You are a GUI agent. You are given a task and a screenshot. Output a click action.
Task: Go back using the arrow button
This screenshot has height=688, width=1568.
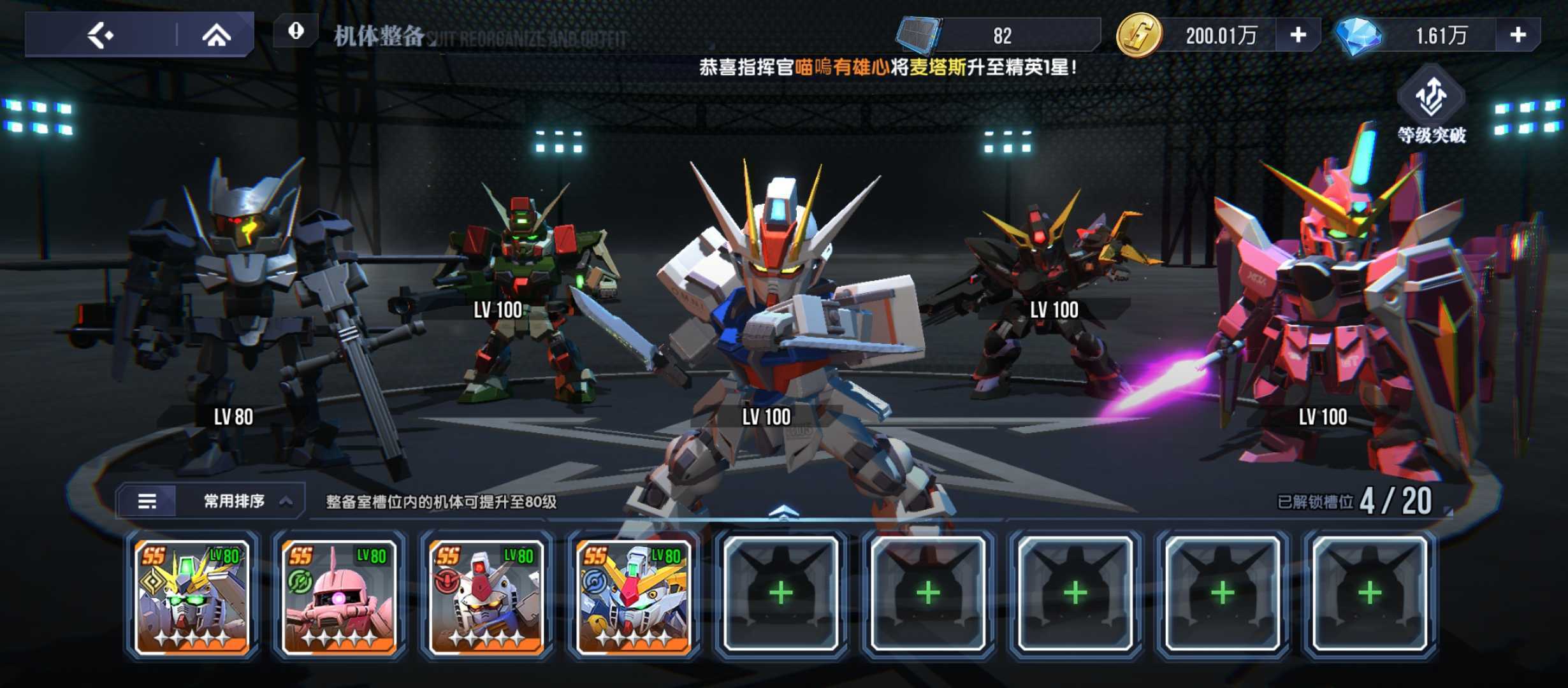click(x=101, y=35)
